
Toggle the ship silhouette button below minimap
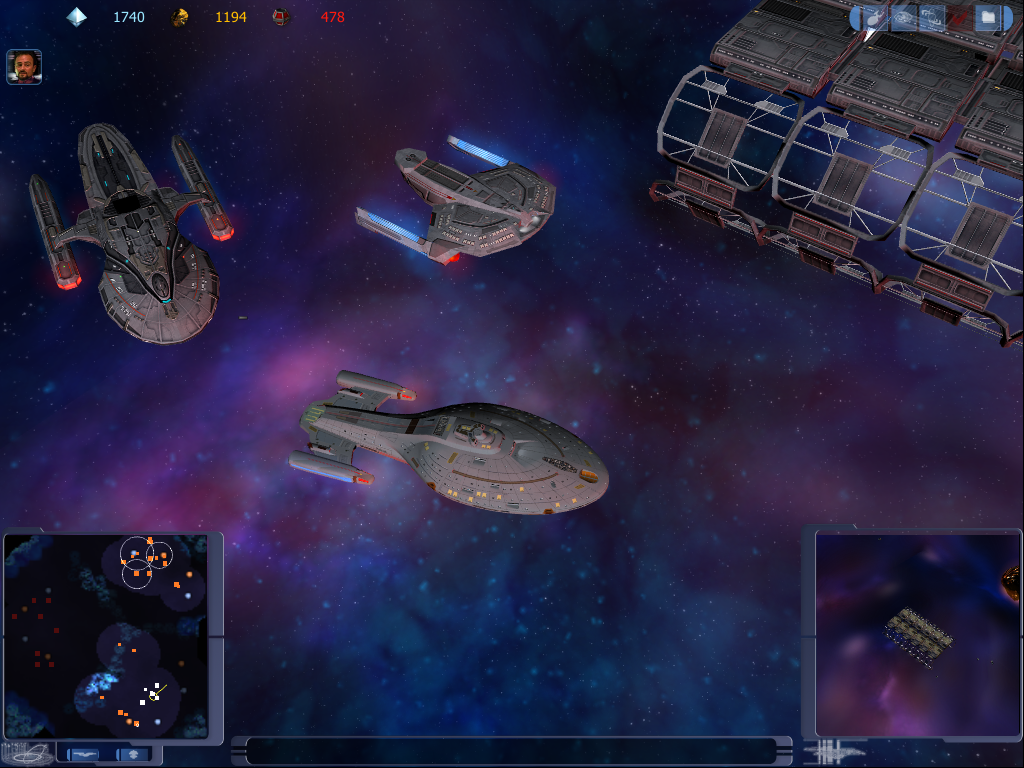(x=84, y=754)
